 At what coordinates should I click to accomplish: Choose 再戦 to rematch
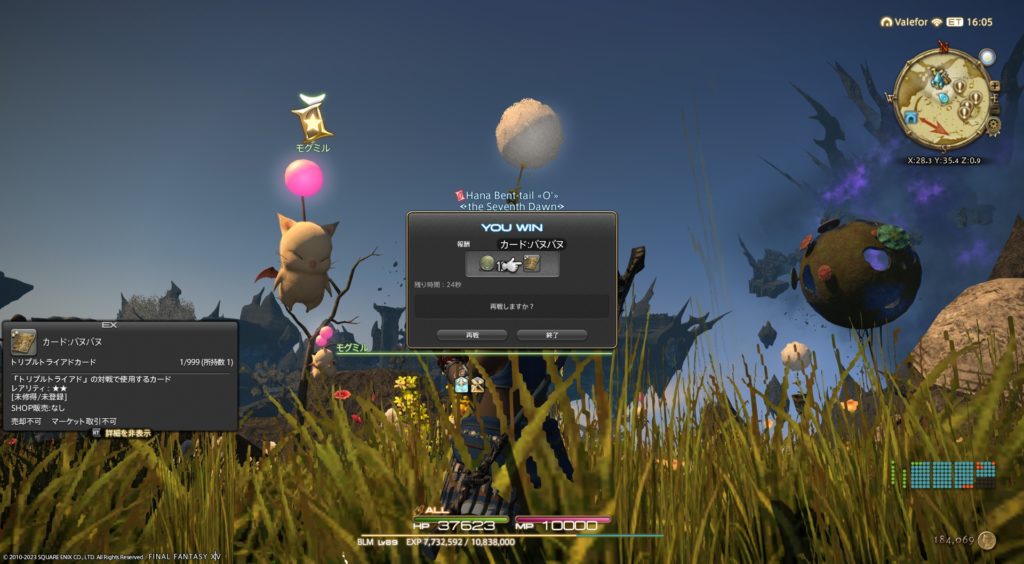point(472,335)
